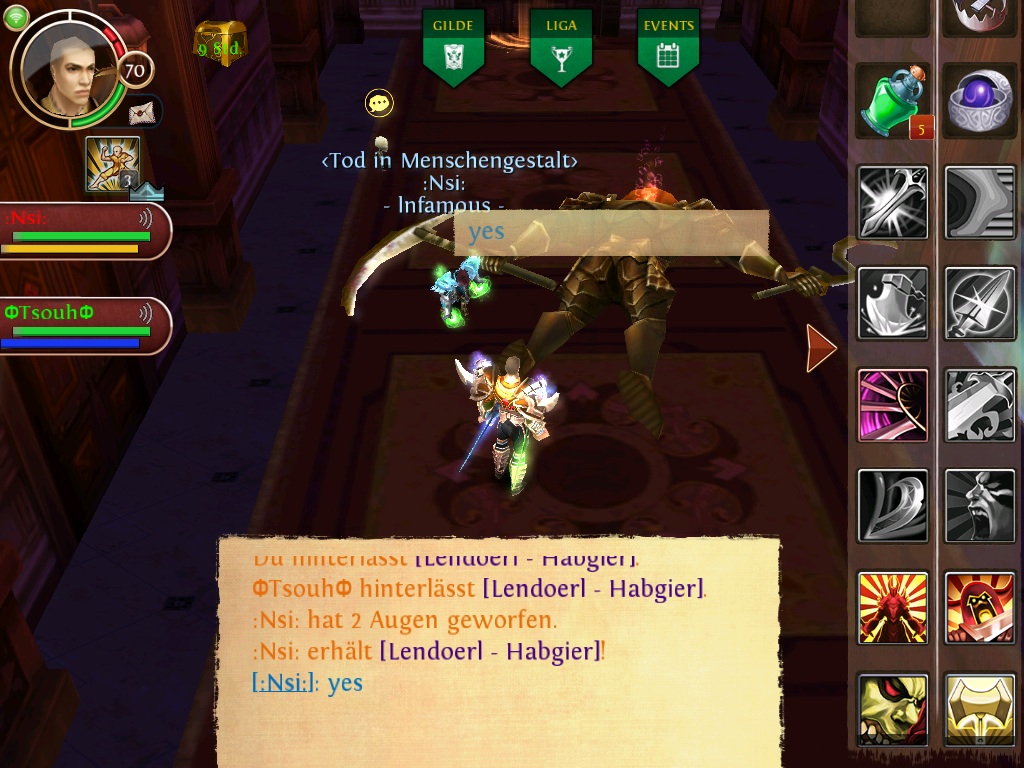Open the yellow chat bubble icon
The image size is (1024, 768).
(379, 102)
